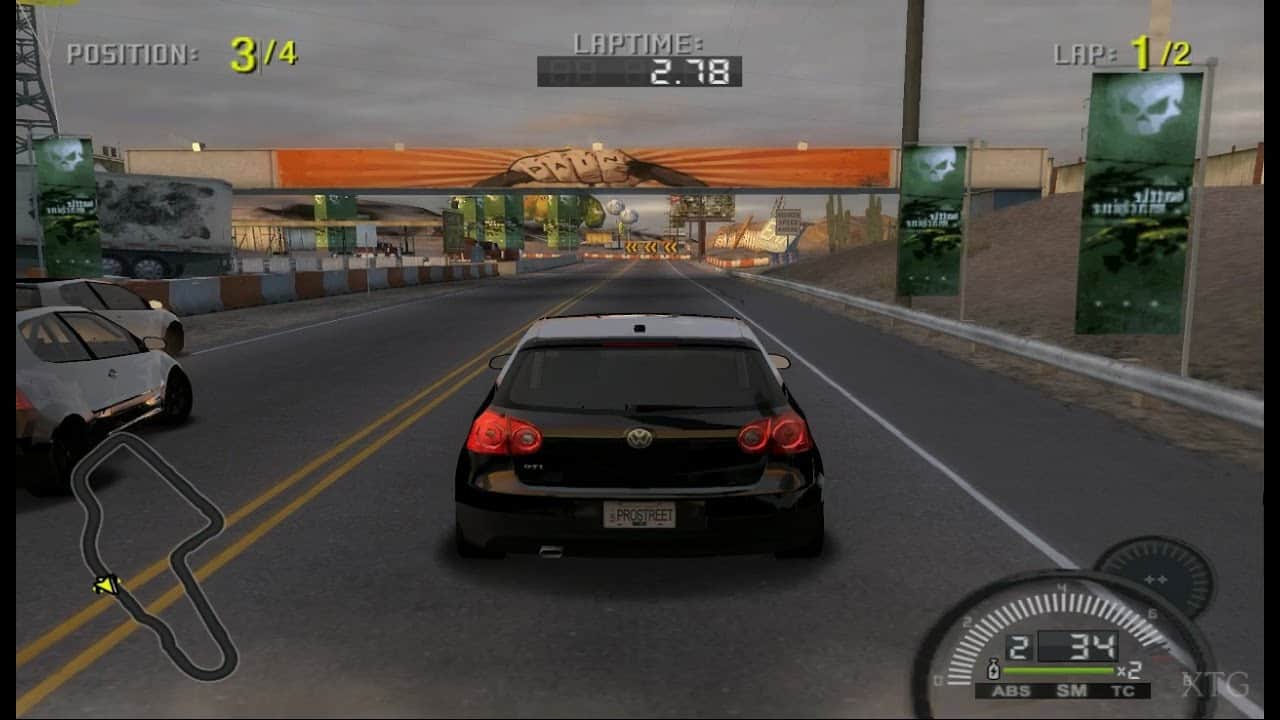
Task: Click the nitrous bottle icon
Action: 993,669
